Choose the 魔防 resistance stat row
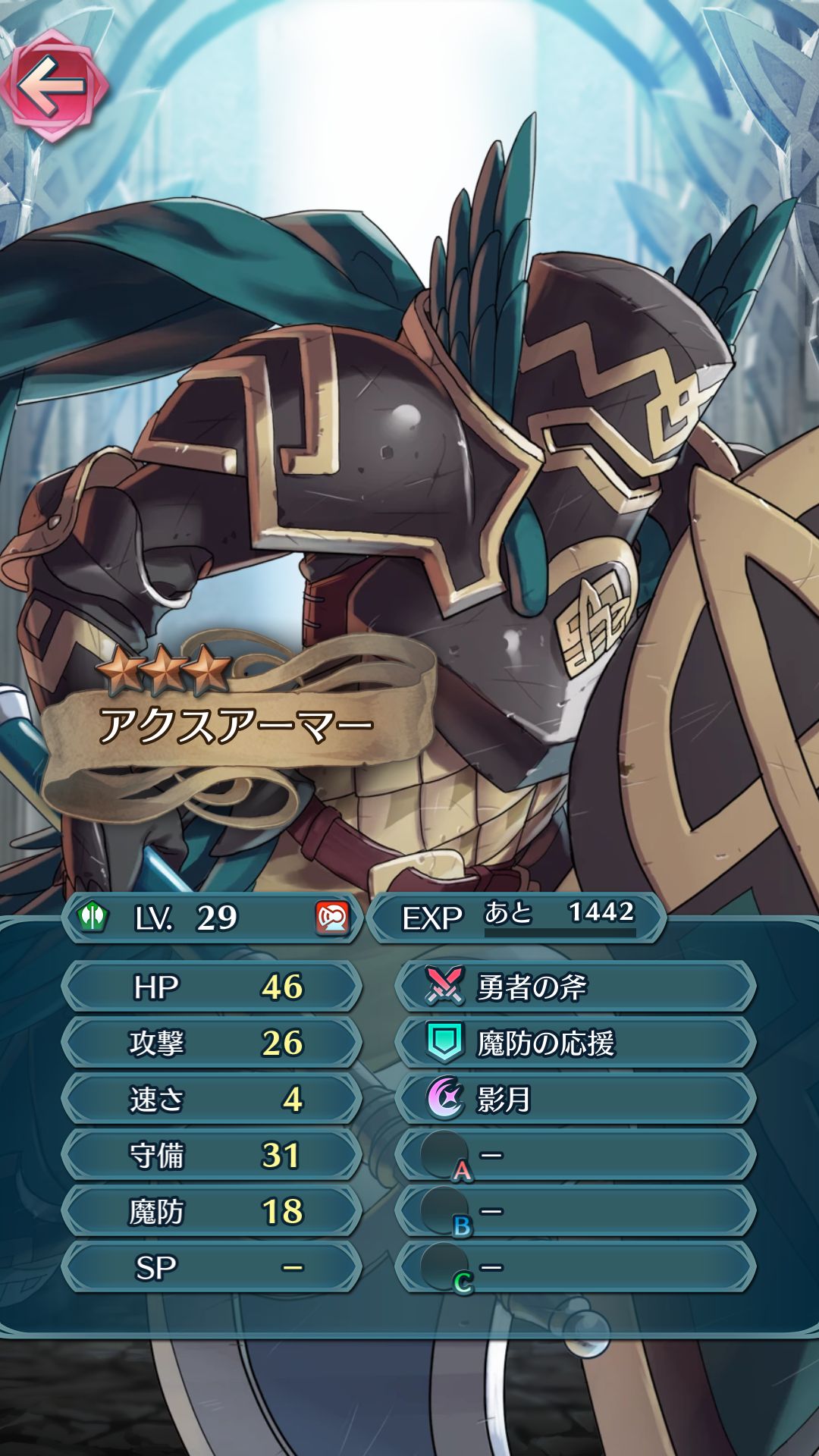The image size is (819, 1456). click(212, 1211)
